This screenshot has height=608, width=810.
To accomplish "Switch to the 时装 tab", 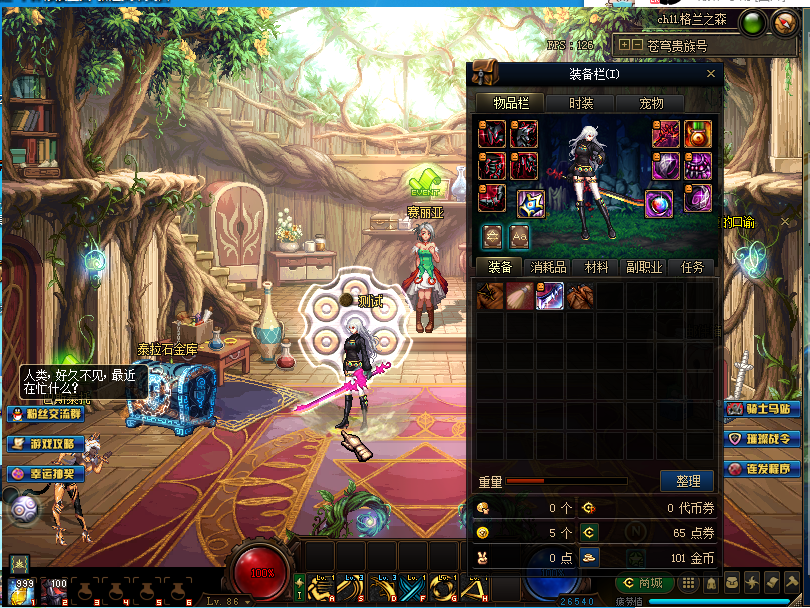I will (581, 103).
